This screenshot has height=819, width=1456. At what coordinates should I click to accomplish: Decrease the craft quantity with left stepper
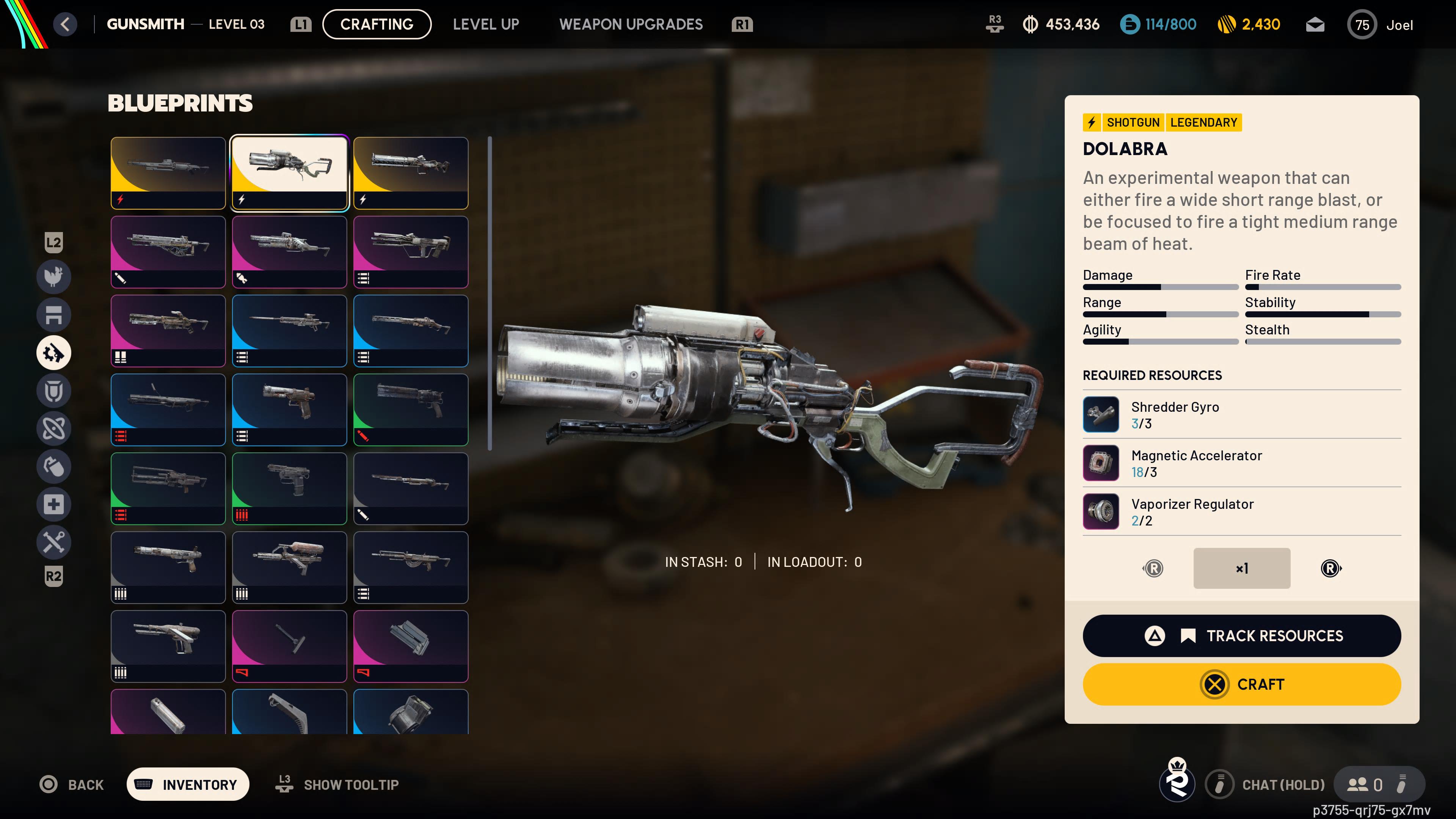1153,568
